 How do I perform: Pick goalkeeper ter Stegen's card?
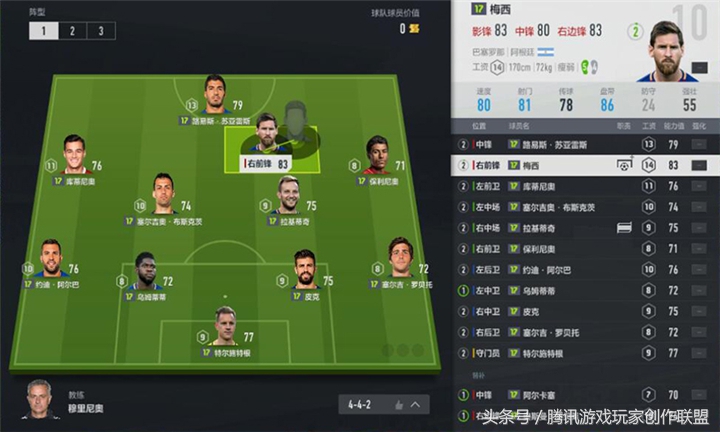[225, 331]
